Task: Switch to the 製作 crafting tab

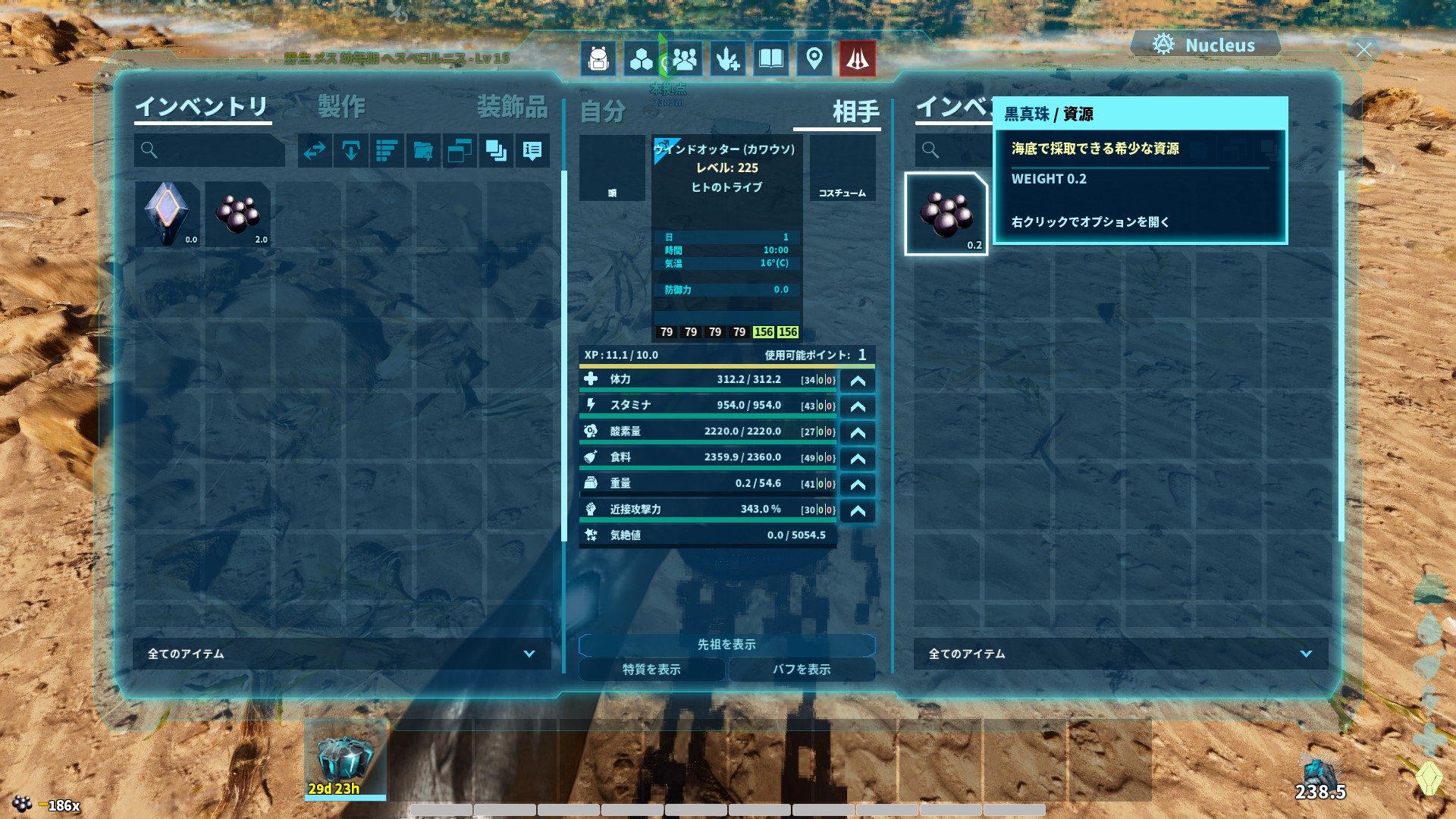Action: [x=341, y=107]
